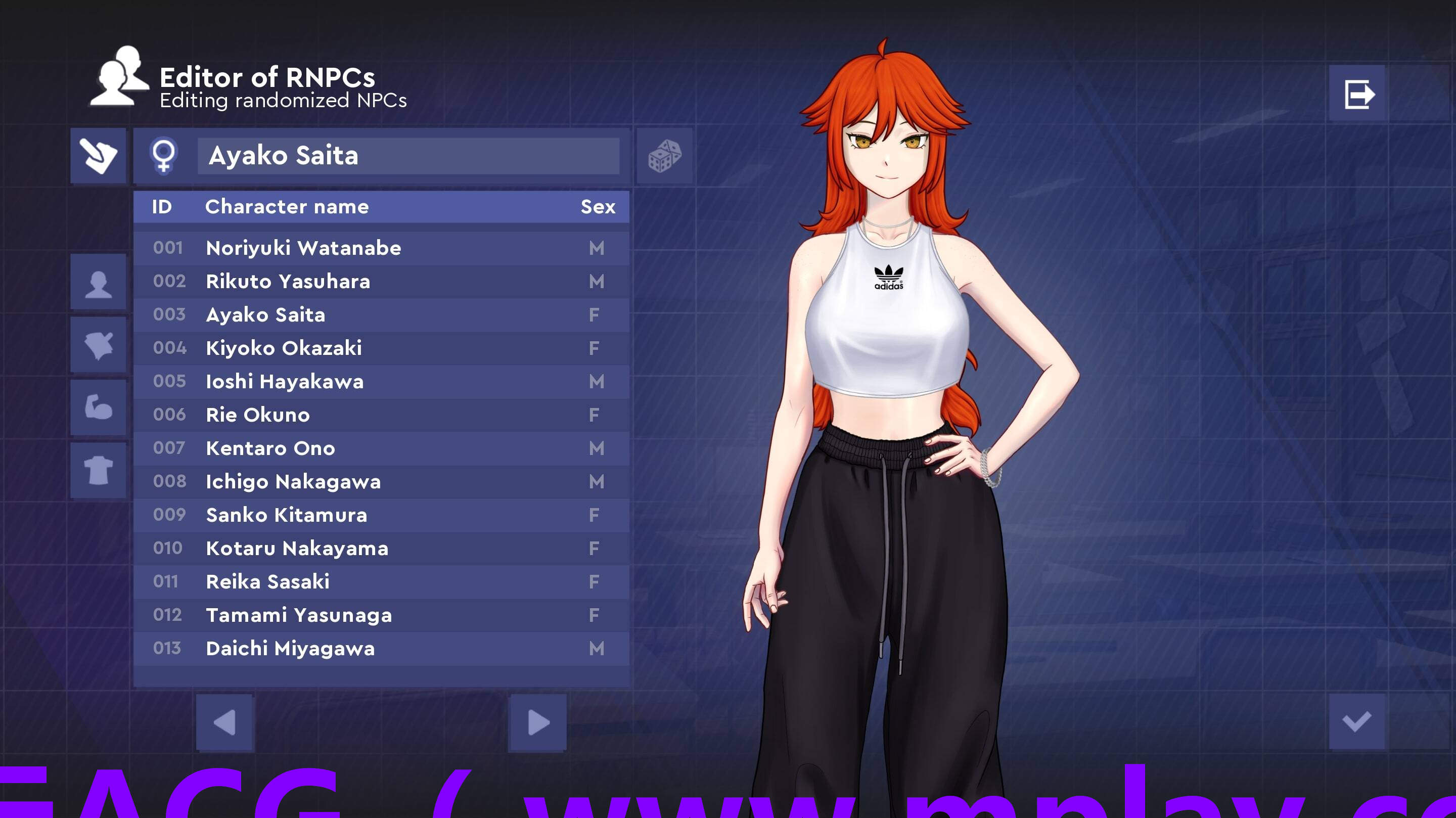This screenshot has width=1456, height=818.
Task: Click the Character name column header
Action: pos(287,206)
